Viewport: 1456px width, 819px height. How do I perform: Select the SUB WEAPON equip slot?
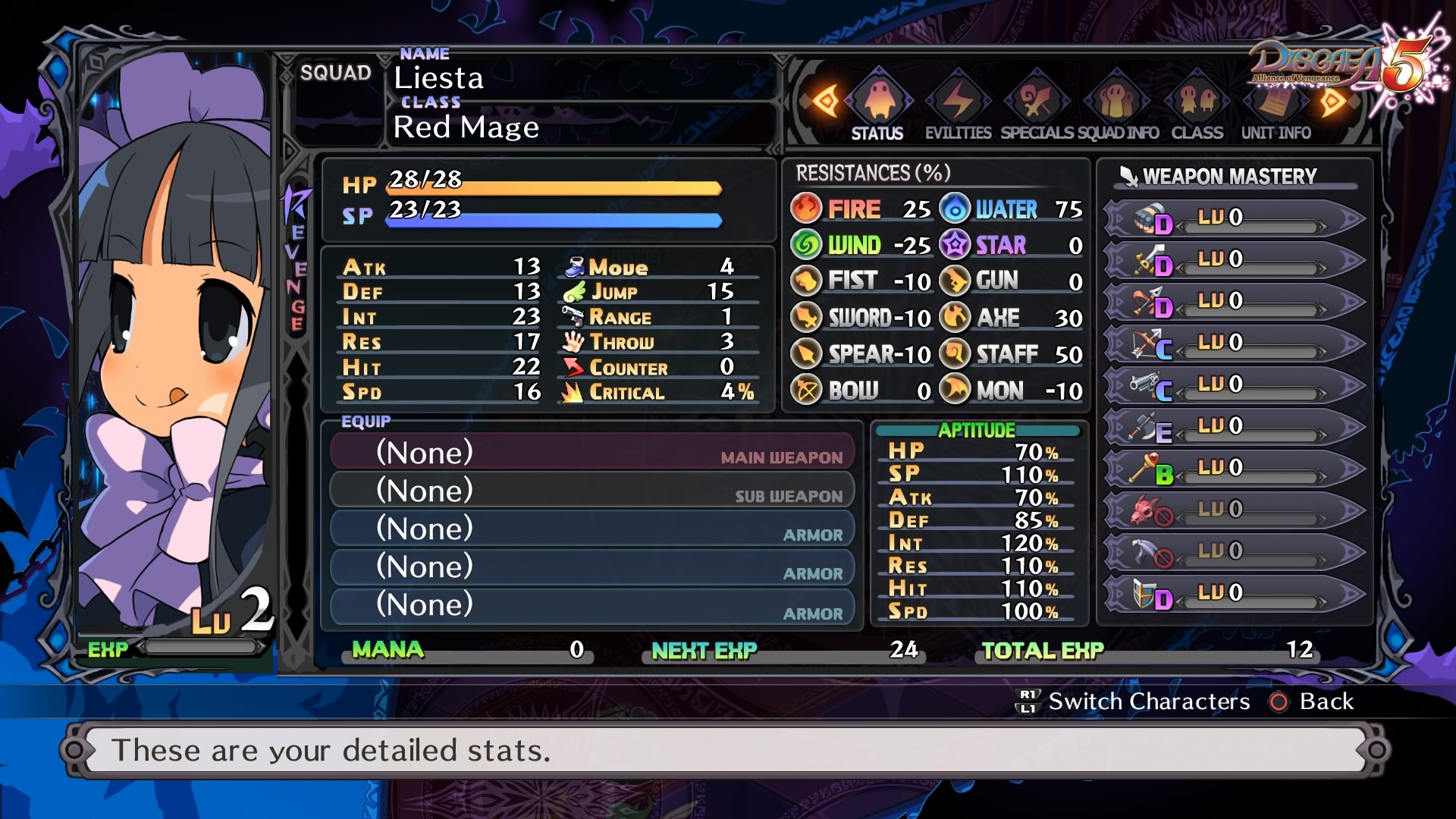coord(592,491)
